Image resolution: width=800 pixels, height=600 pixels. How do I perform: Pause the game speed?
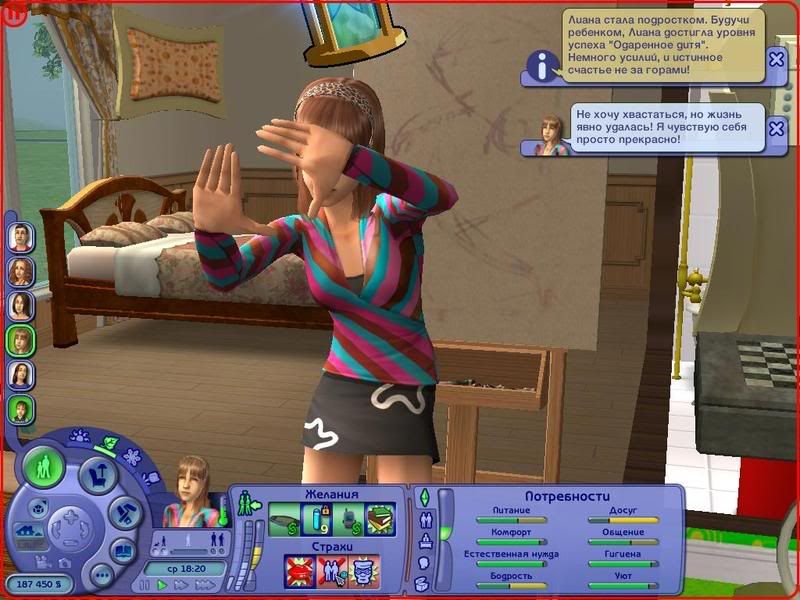click(x=145, y=584)
